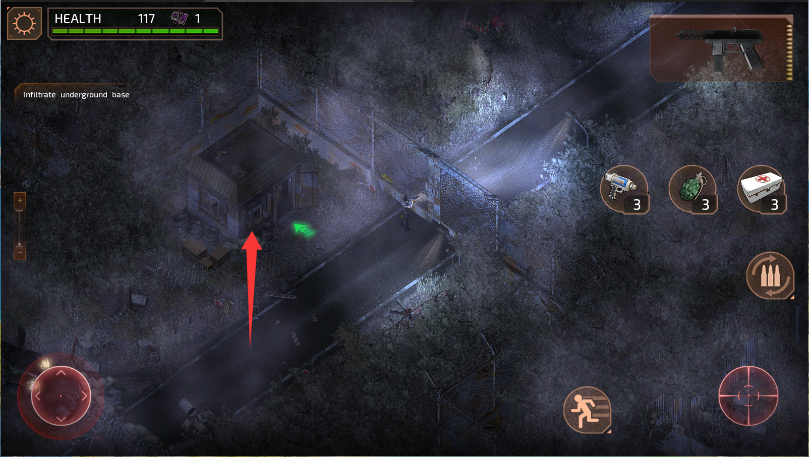This screenshot has width=809, height=457.
Task: Zoom in with the plus button
Action: 20,200
